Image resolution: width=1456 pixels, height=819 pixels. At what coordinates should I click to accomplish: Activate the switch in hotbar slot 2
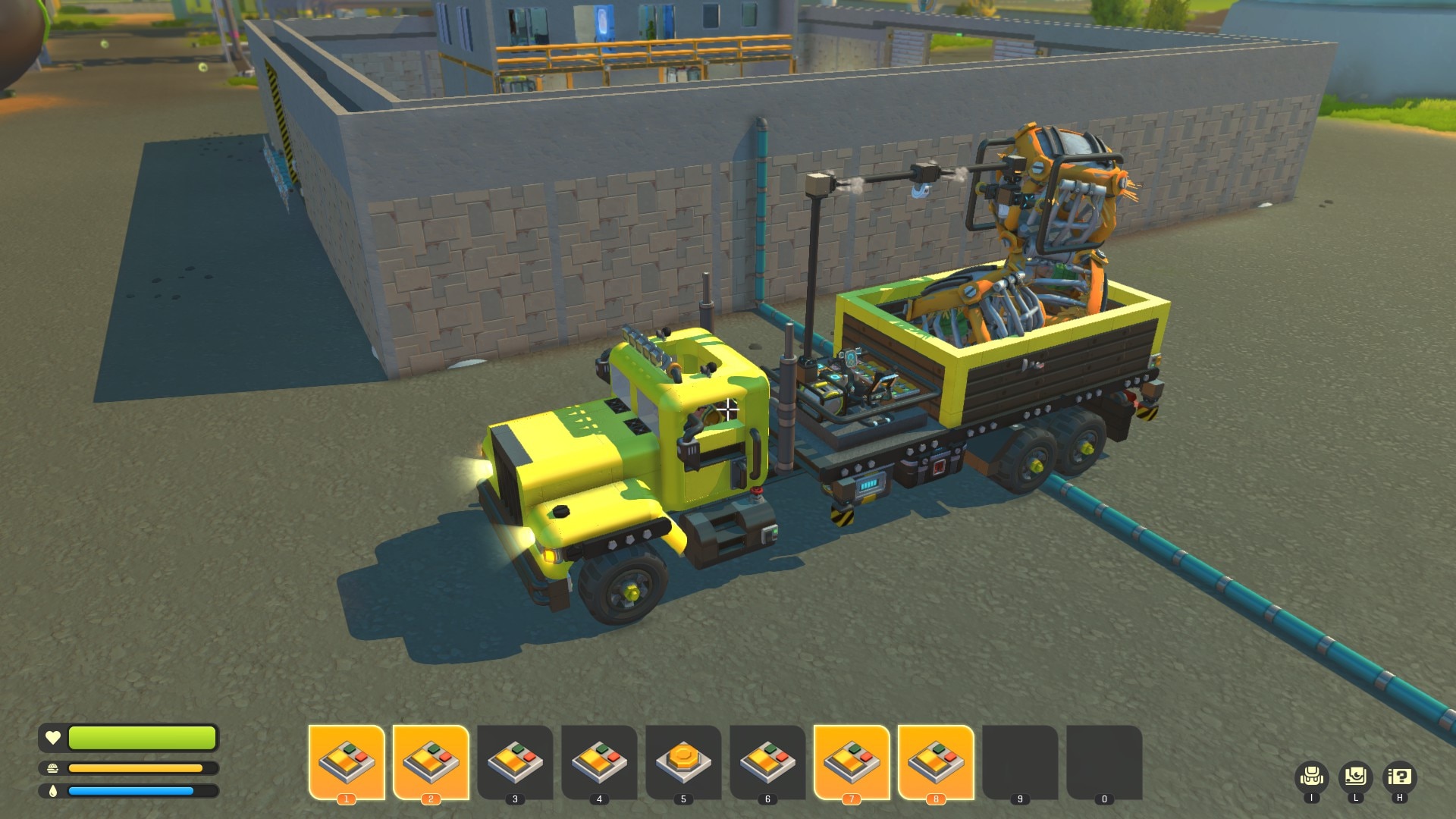point(431,761)
